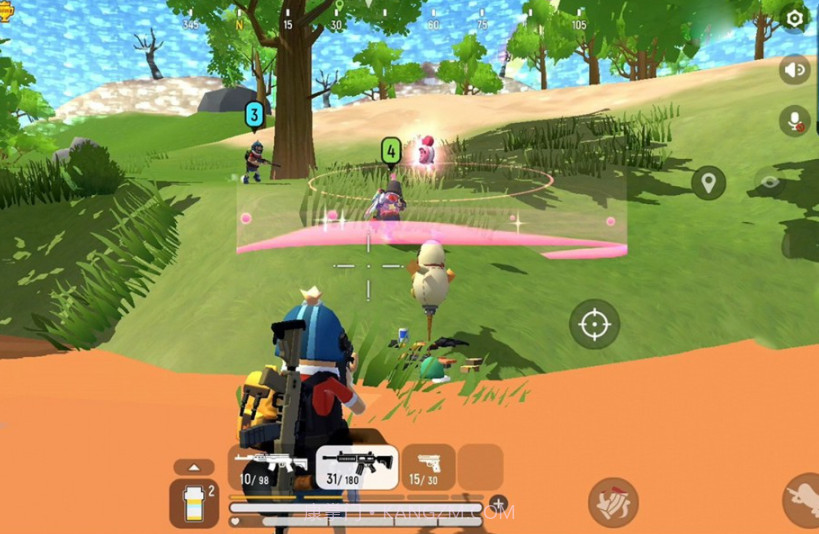The height and width of the screenshot is (534, 819).
Task: Tap the crosshair aim button
Action: click(x=594, y=325)
